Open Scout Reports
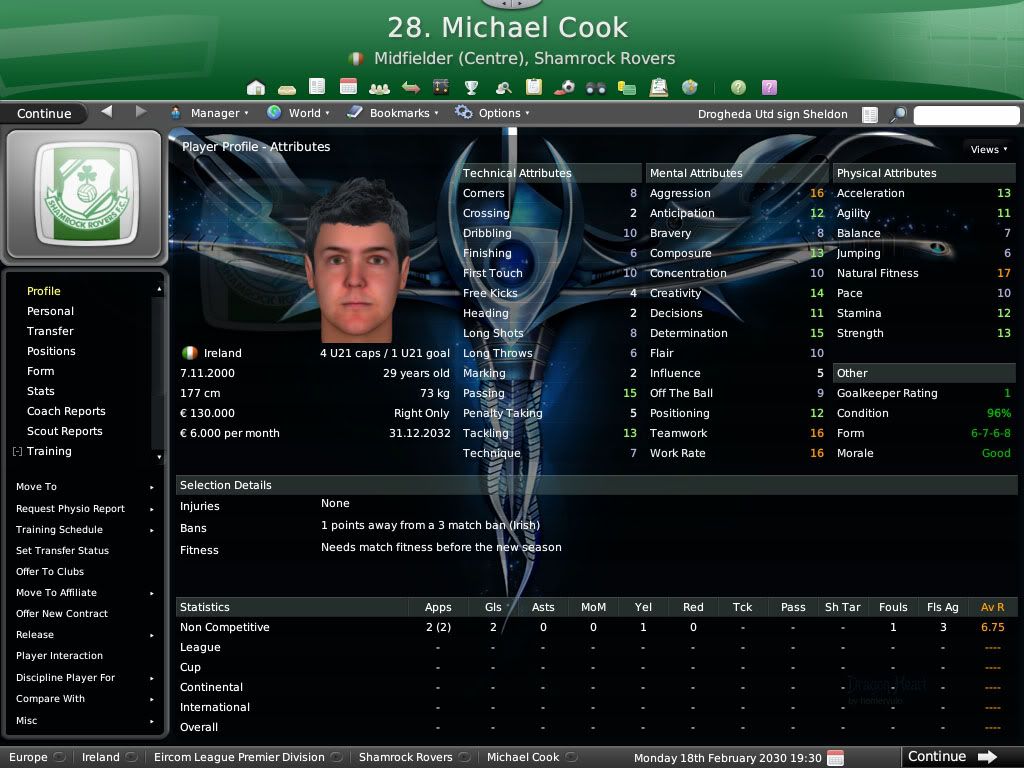The height and width of the screenshot is (768, 1024). point(64,431)
